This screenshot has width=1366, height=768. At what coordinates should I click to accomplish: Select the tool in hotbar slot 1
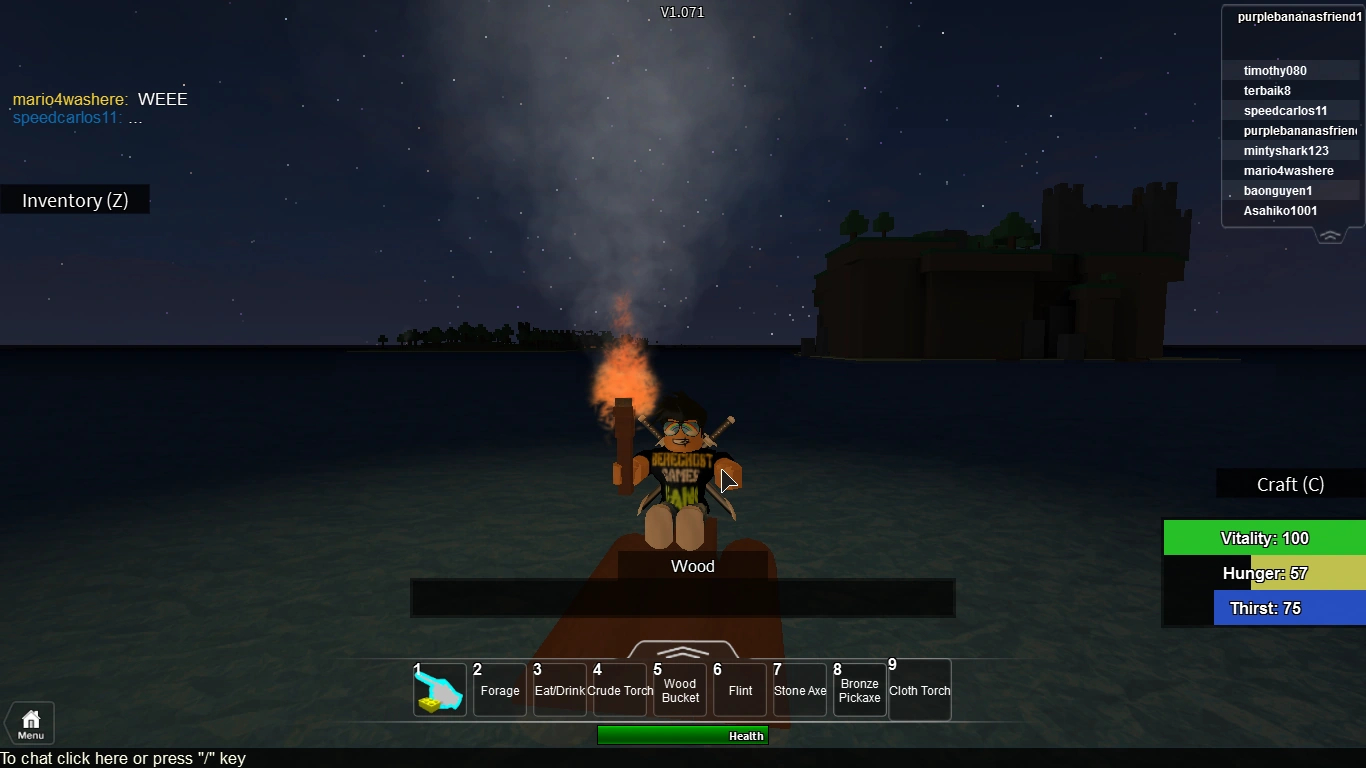(x=439, y=689)
